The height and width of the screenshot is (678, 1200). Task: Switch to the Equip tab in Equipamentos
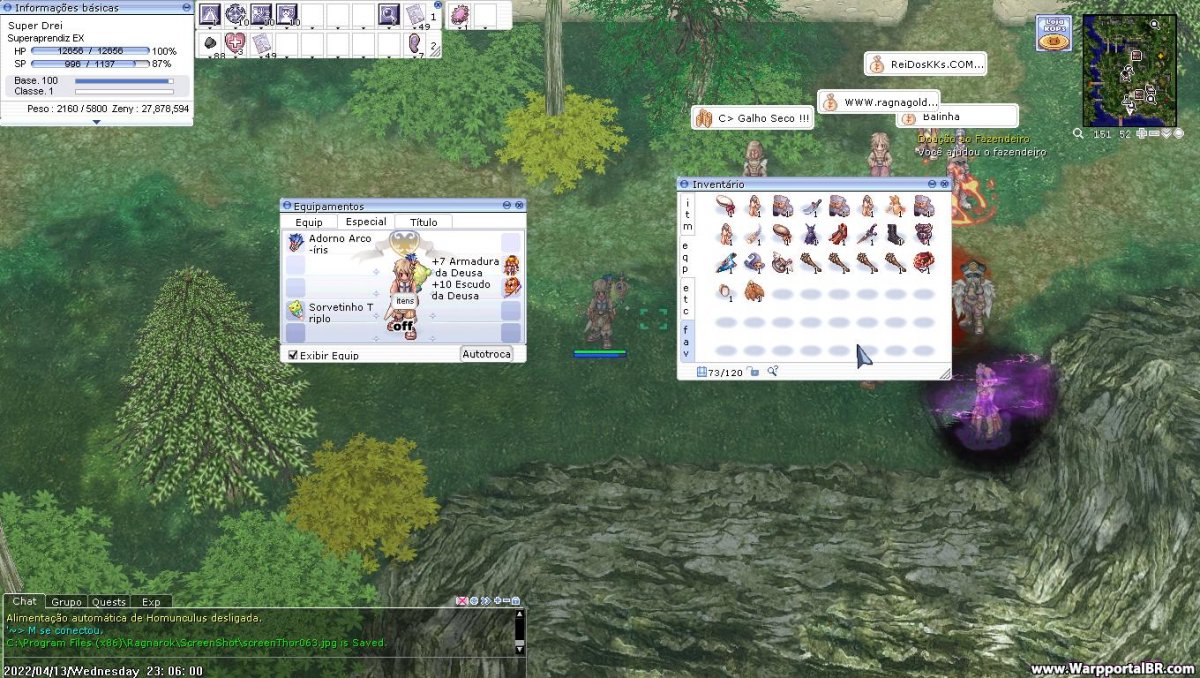click(309, 222)
